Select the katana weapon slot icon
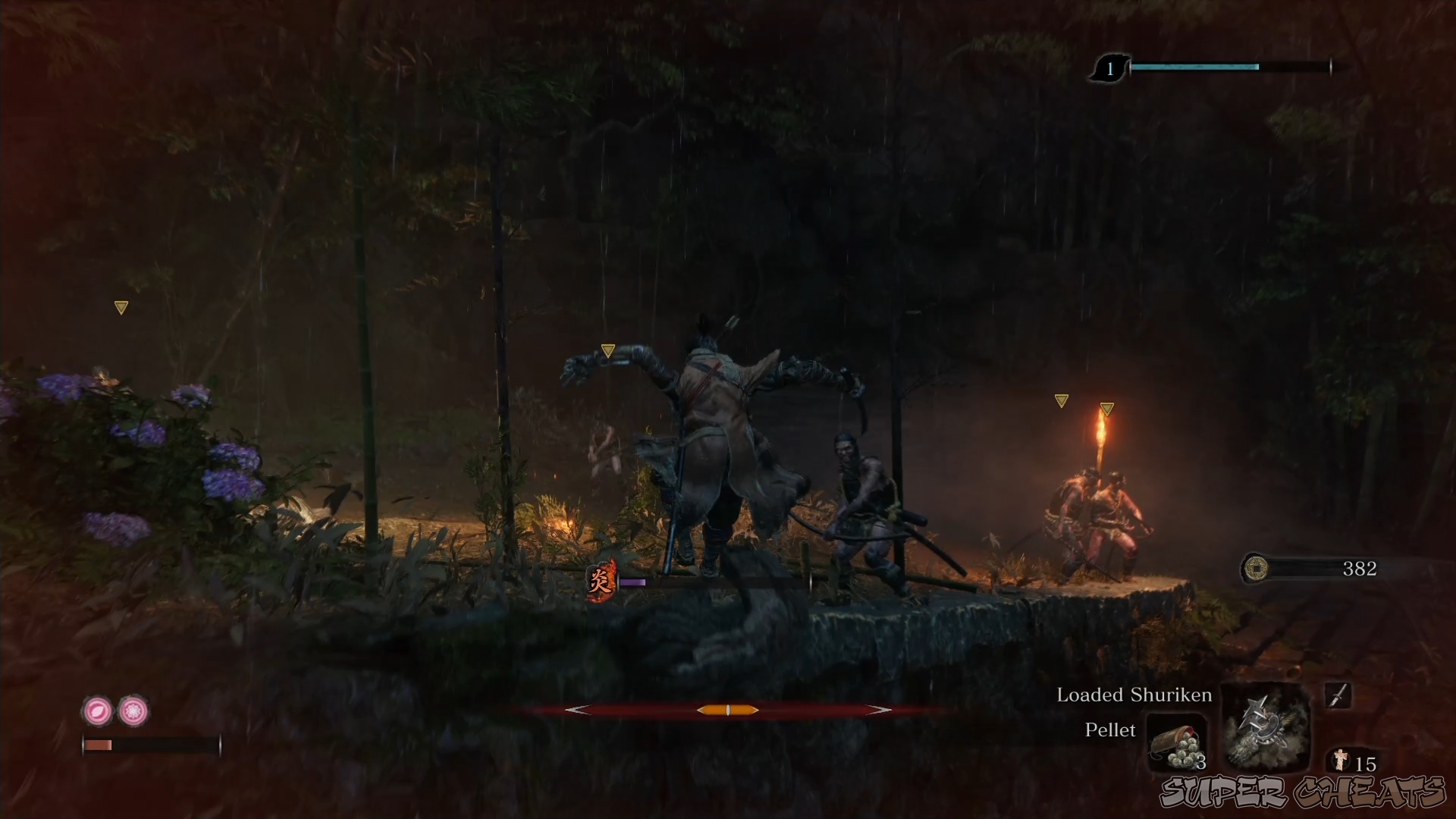Image resolution: width=1456 pixels, height=819 pixels. point(1339,695)
